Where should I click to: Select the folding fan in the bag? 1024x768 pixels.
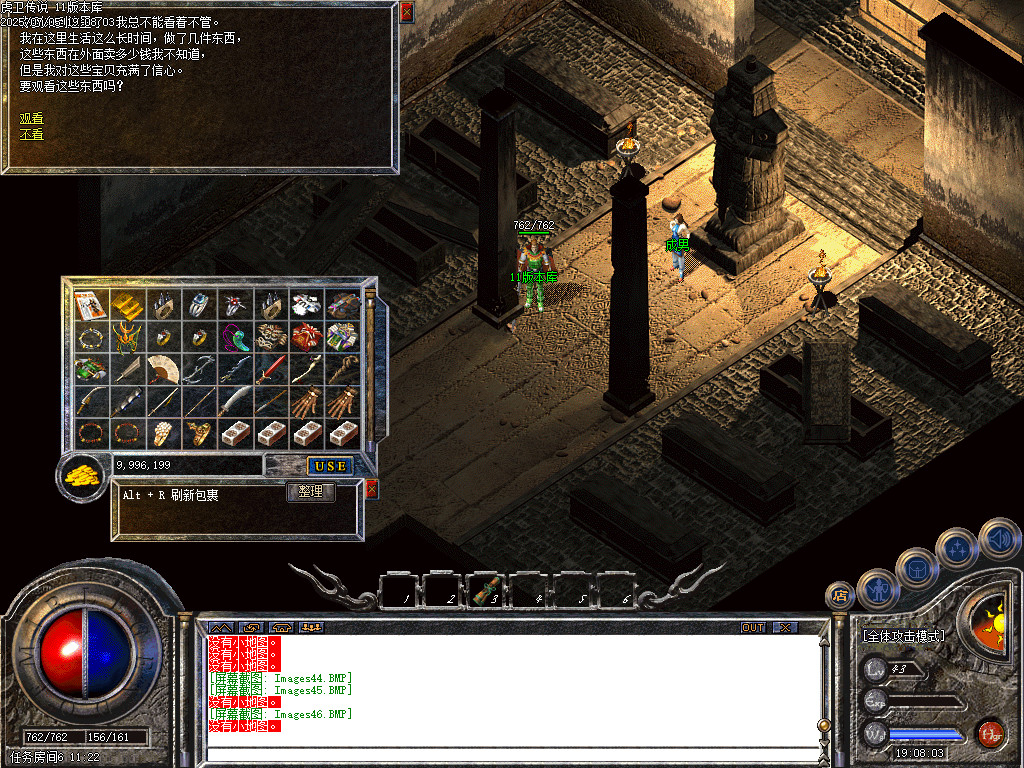coord(163,369)
